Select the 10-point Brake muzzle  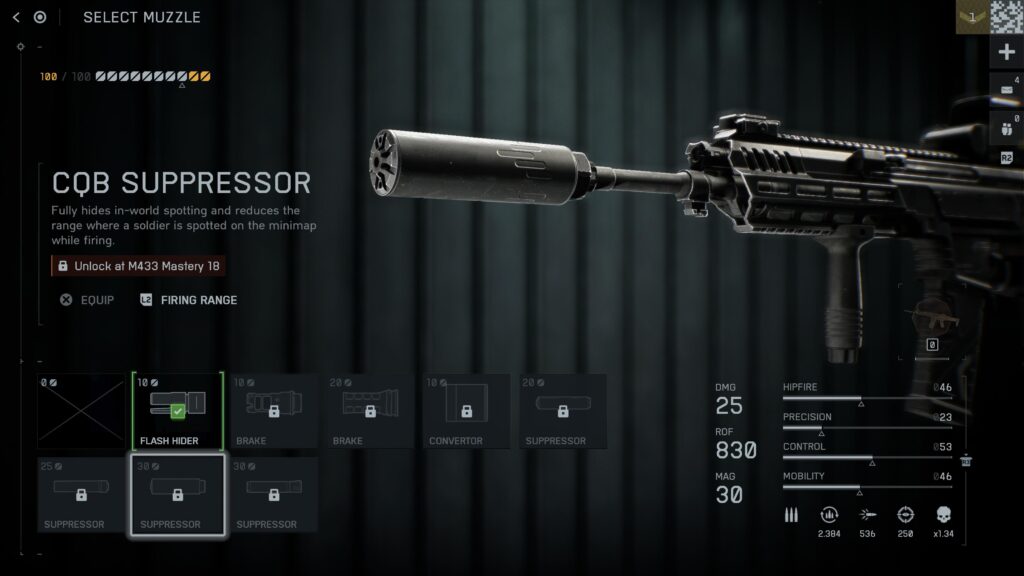(274, 411)
